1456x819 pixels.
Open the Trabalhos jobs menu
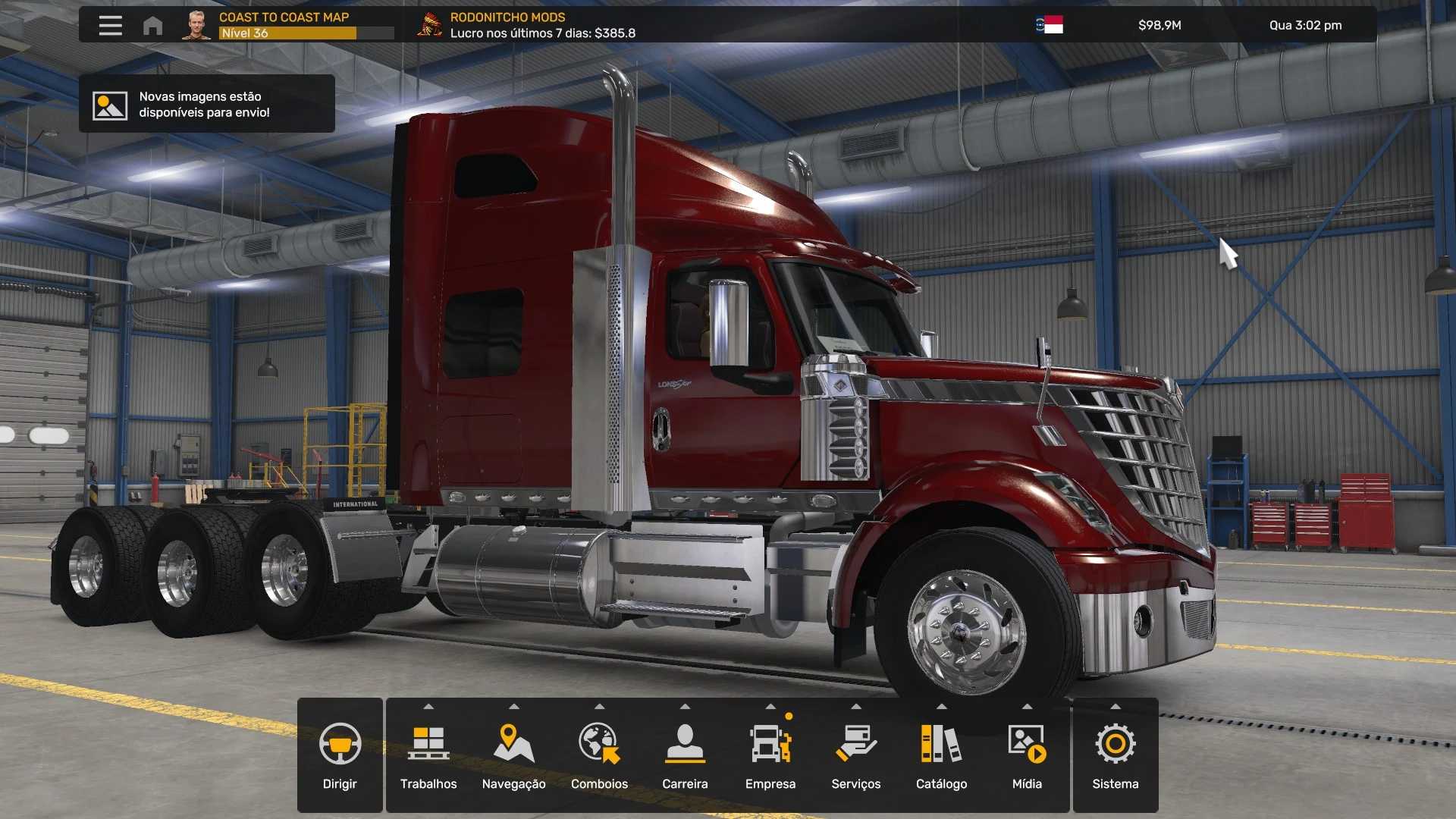point(428,755)
